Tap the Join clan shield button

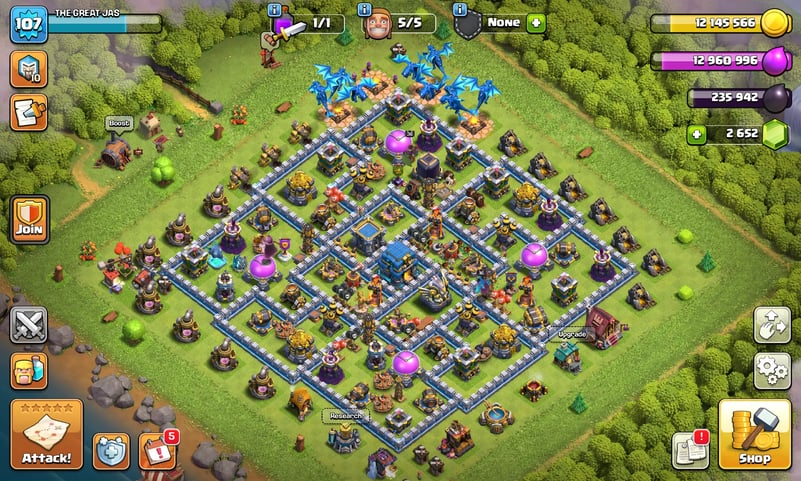pyautogui.click(x=28, y=218)
